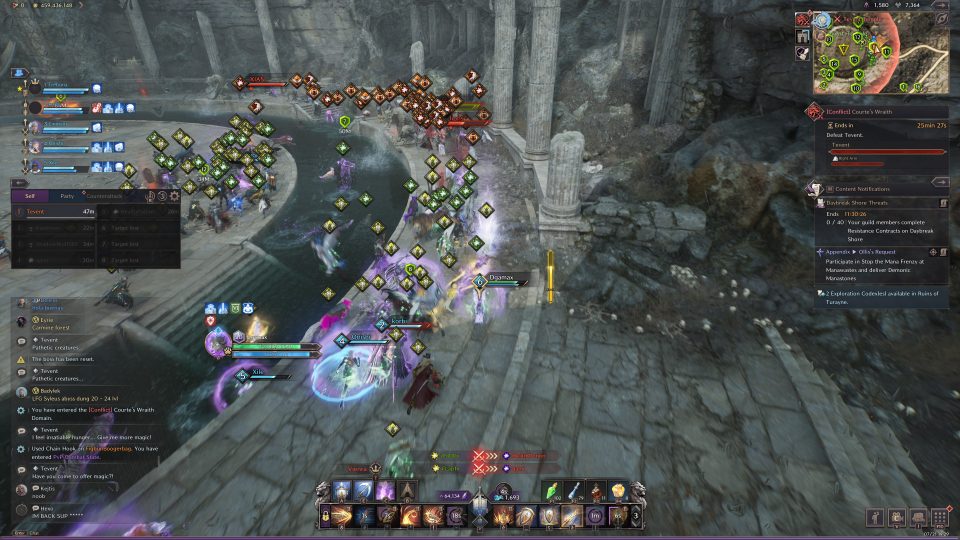Image resolution: width=960 pixels, height=540 pixels.
Task: Use the green potion consumable slot
Action: [553, 491]
